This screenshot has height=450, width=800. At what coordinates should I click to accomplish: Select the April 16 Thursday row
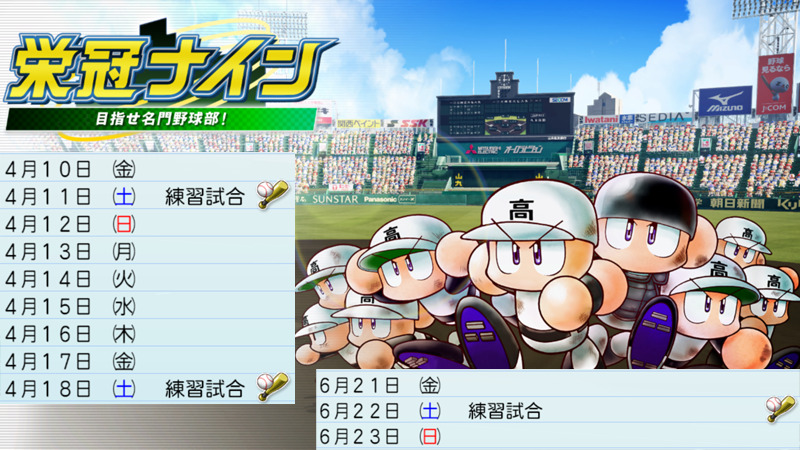point(147,332)
